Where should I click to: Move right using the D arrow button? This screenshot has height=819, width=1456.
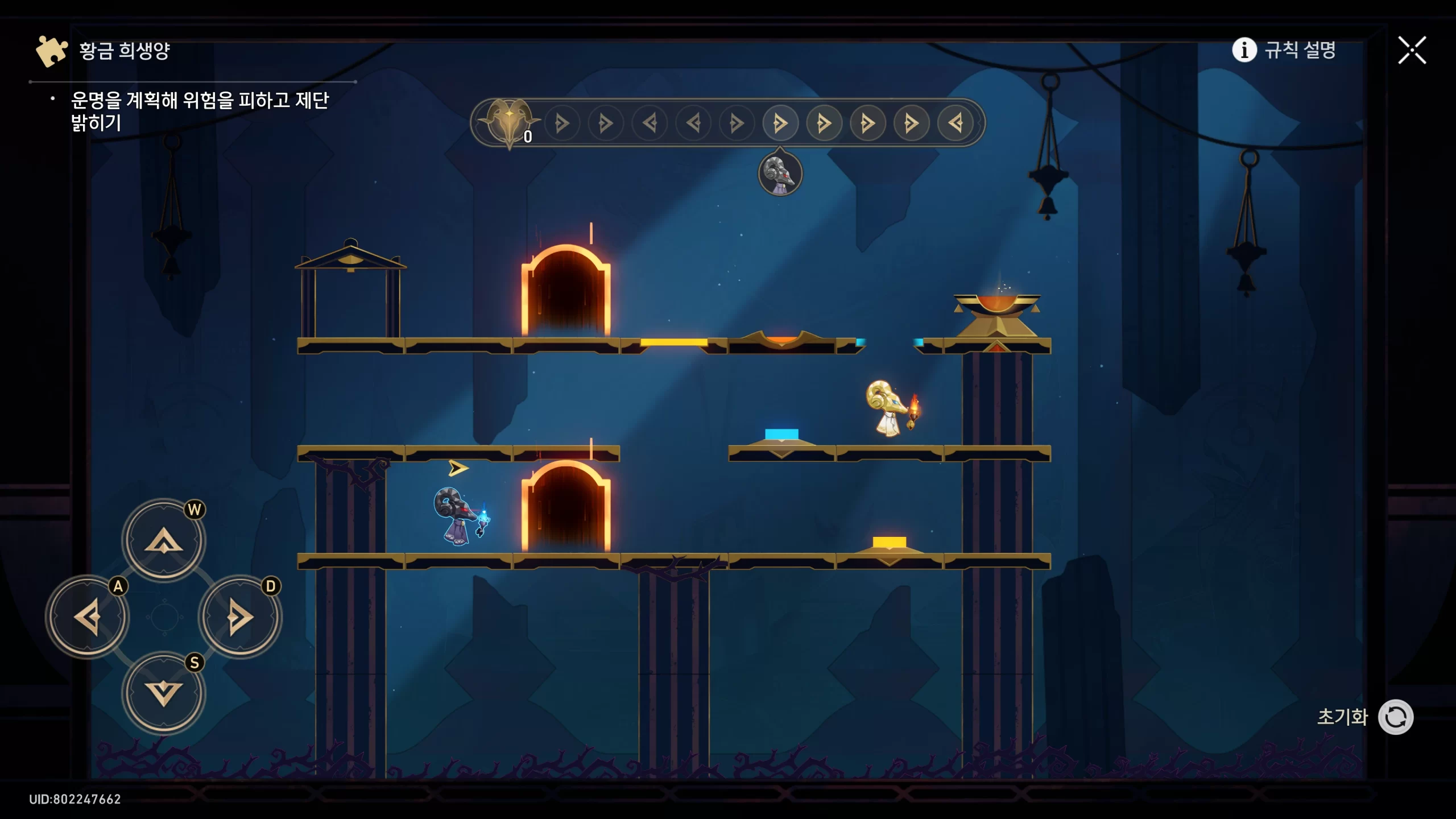tap(240, 617)
